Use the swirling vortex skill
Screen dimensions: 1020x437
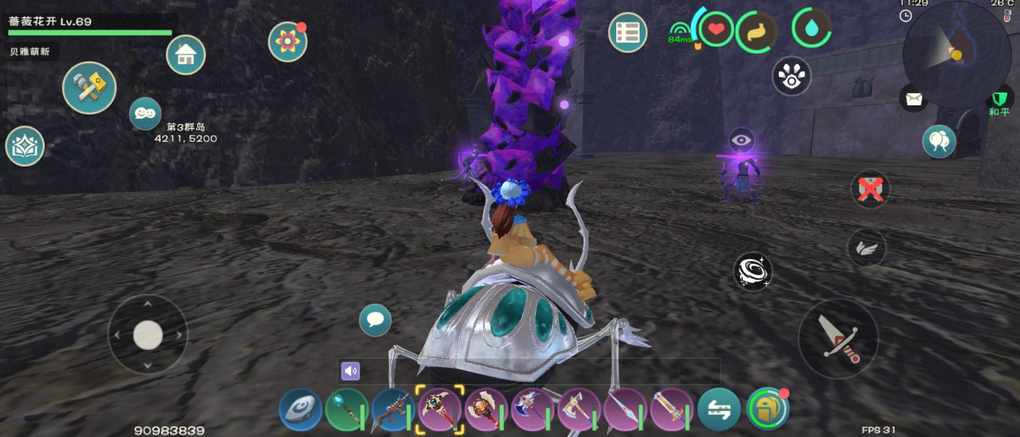pos(752,270)
